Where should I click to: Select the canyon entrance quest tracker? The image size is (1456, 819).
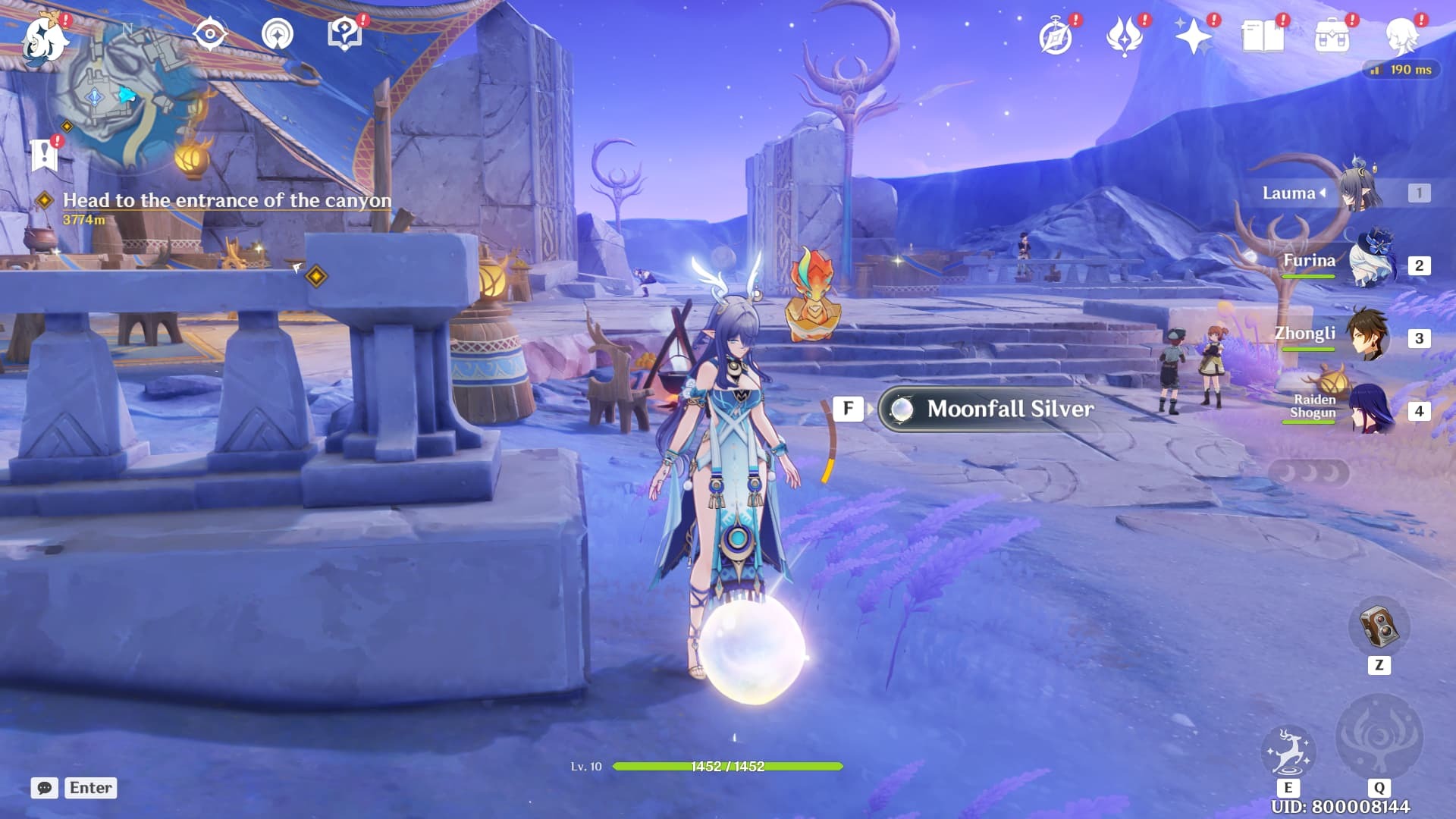[x=226, y=201]
